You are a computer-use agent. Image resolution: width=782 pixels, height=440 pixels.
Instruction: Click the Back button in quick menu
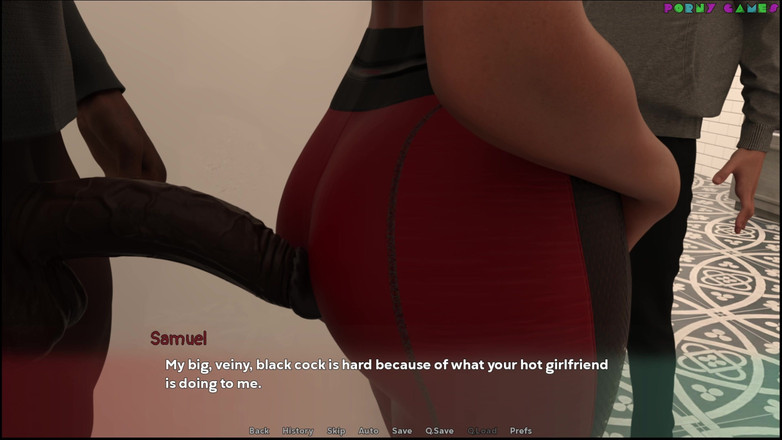coord(259,431)
